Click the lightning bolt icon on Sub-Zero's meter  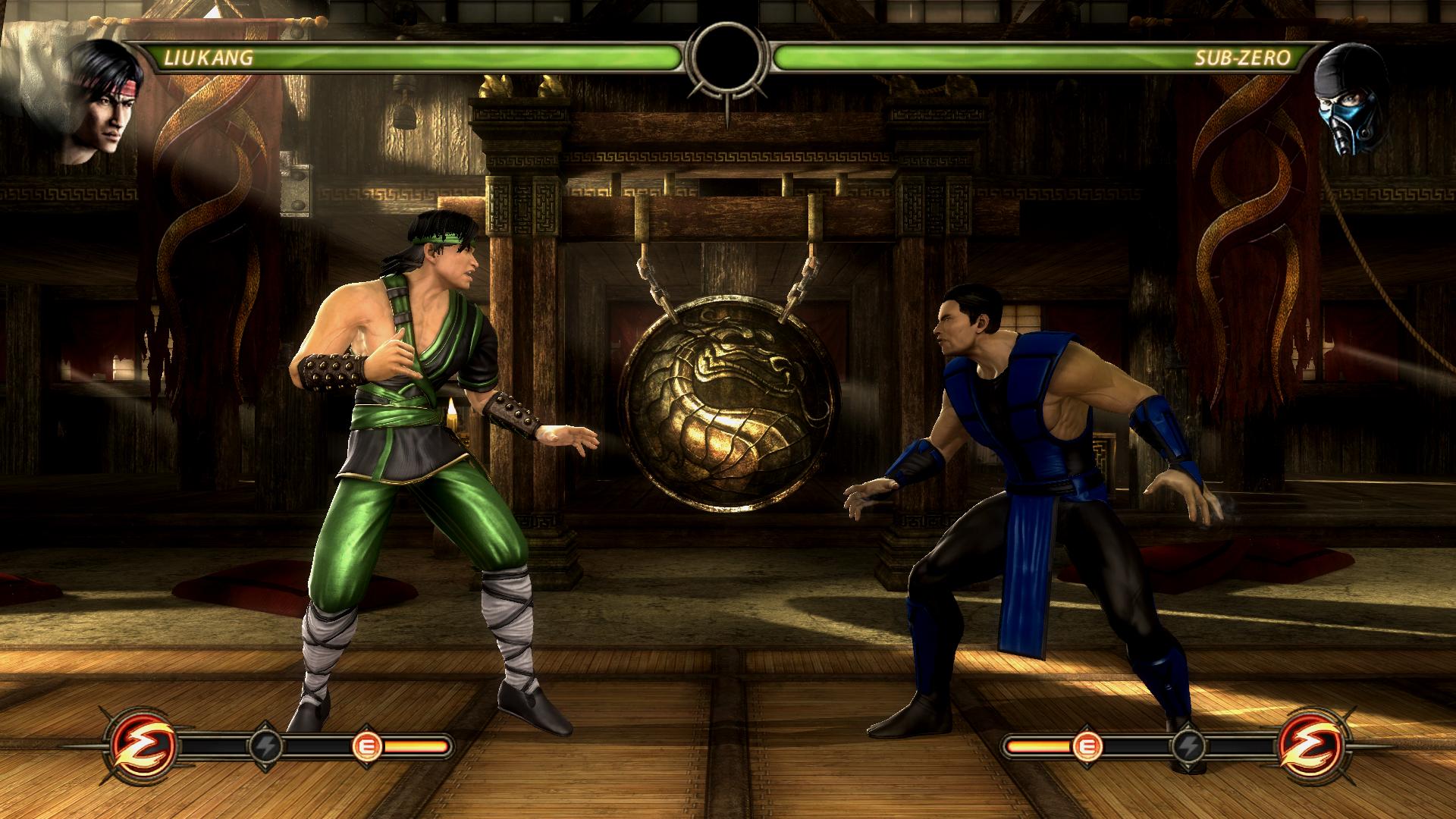[x=1188, y=747]
